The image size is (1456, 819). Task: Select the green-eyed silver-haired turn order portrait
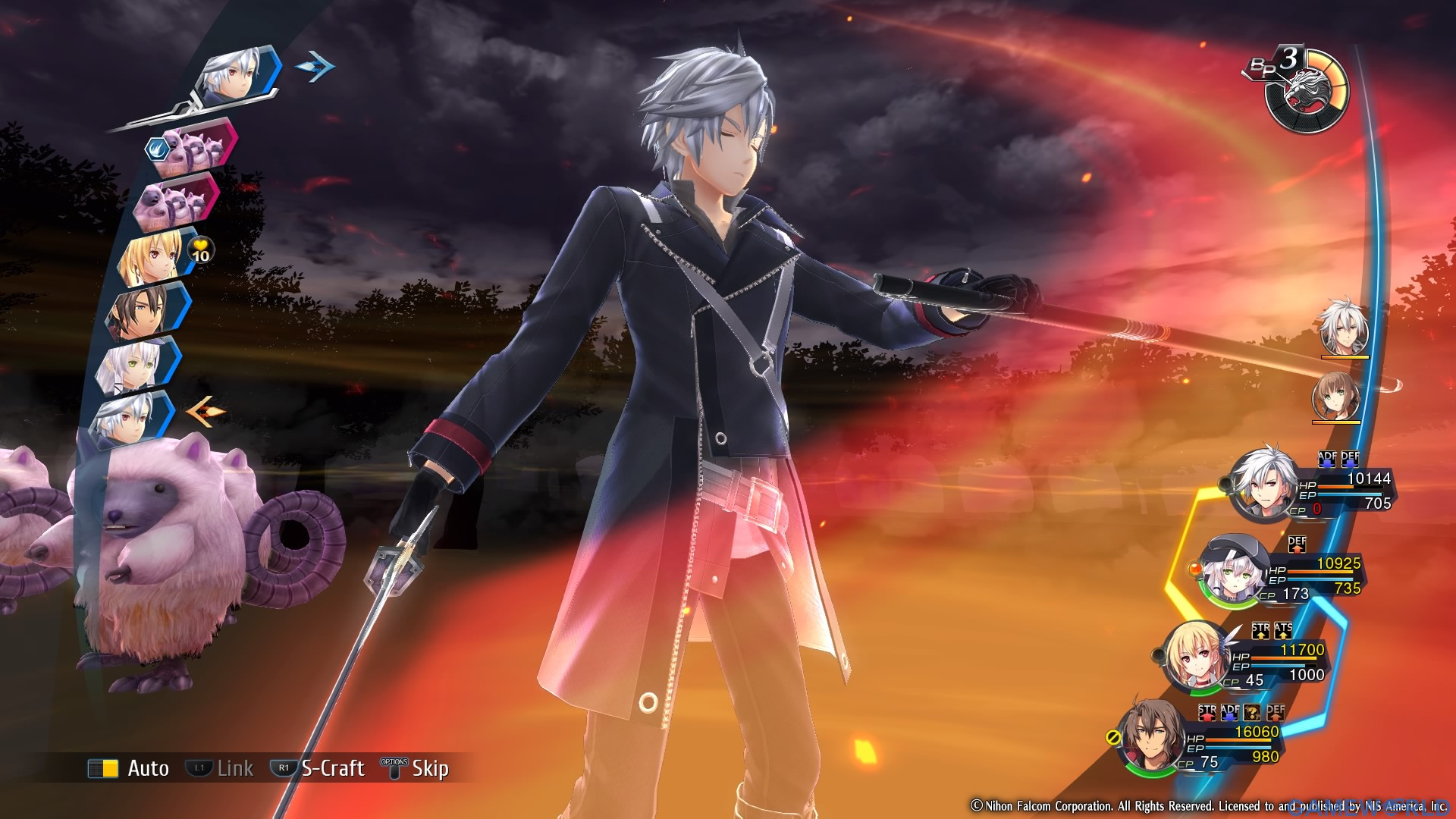pyautogui.click(x=136, y=366)
